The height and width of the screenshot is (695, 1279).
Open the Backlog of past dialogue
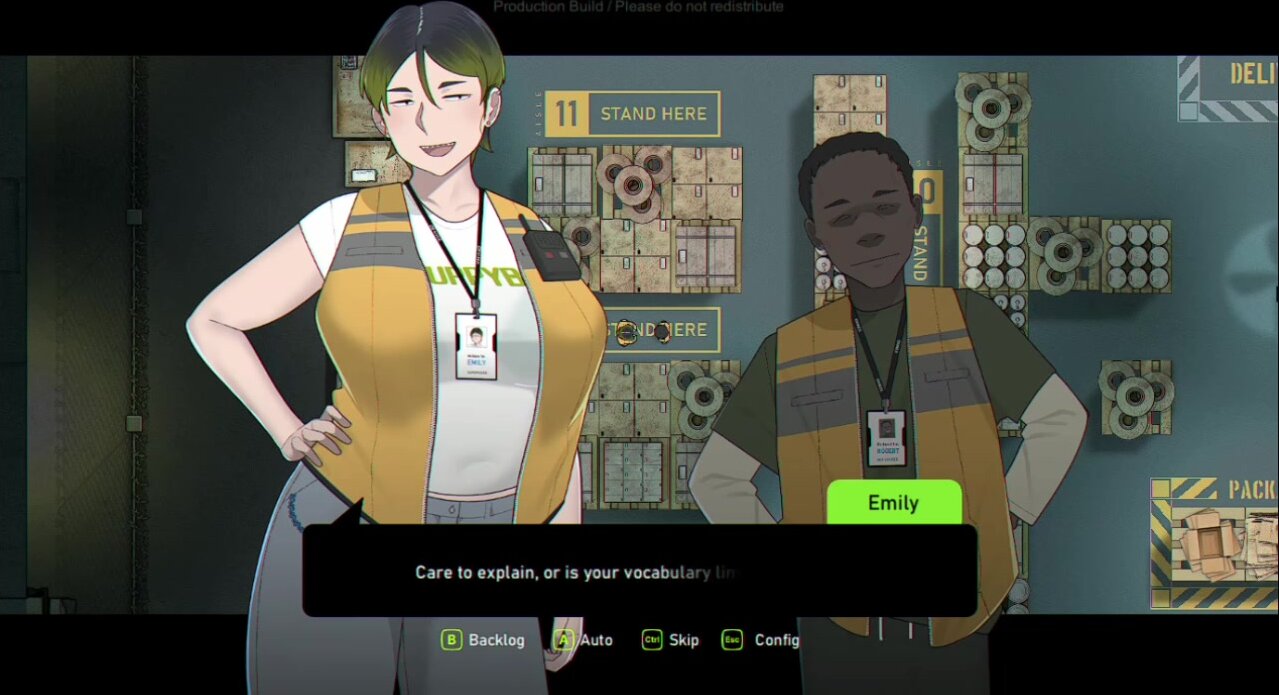484,640
